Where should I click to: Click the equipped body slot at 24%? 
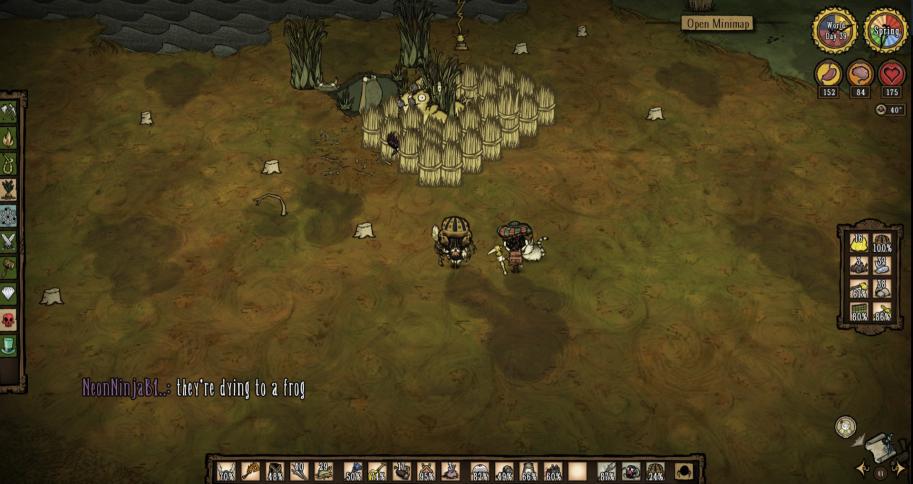click(x=656, y=470)
